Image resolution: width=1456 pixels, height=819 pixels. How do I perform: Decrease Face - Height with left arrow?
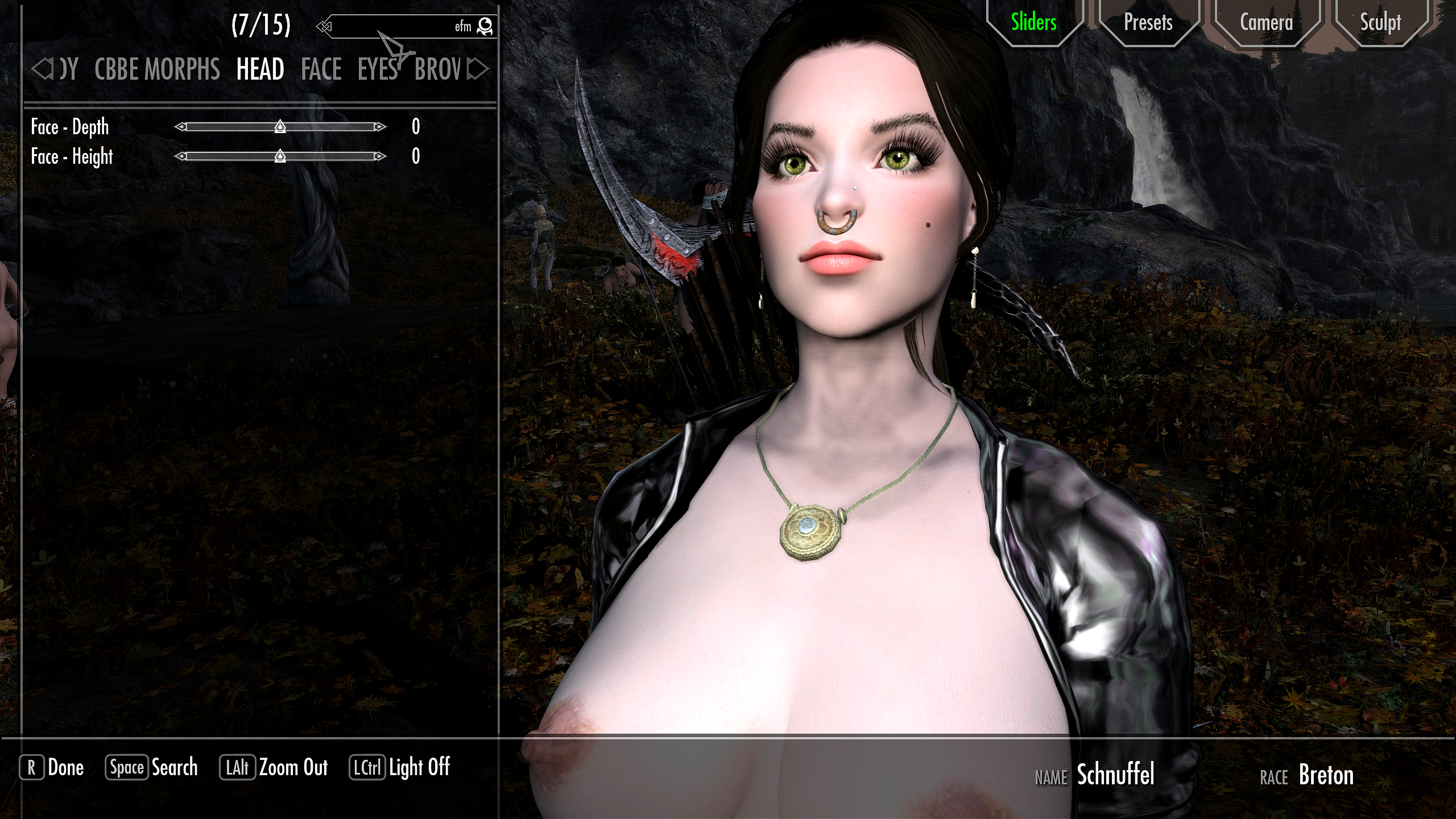pos(180,156)
